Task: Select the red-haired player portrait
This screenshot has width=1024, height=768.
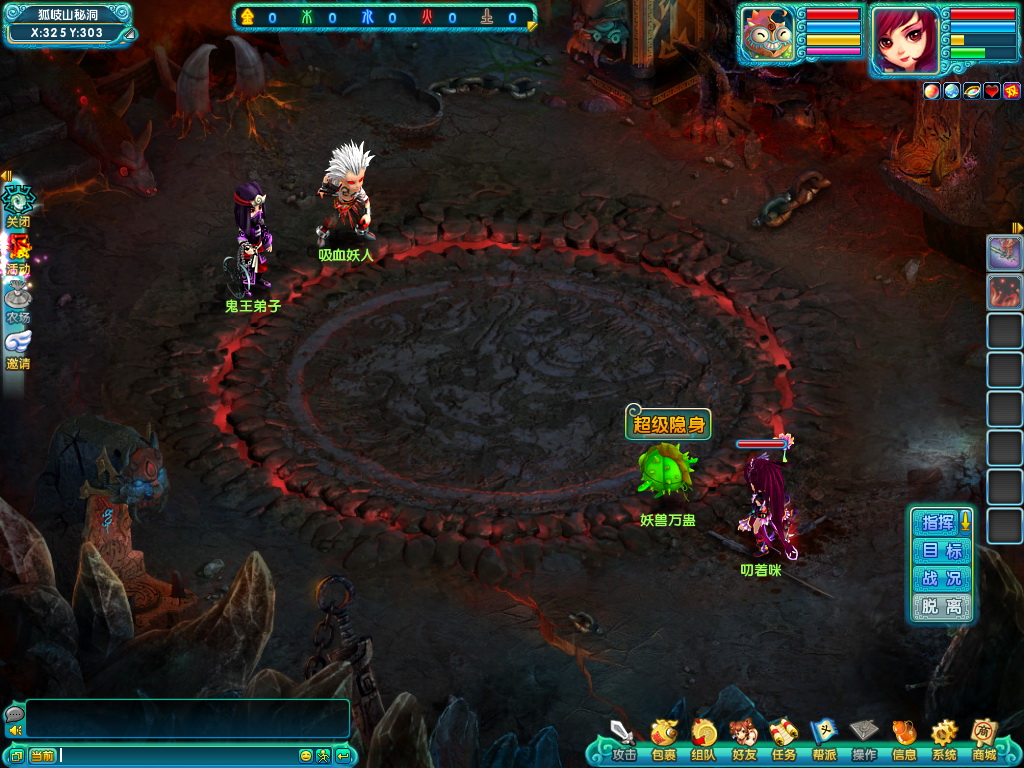Action: pyautogui.click(x=905, y=40)
